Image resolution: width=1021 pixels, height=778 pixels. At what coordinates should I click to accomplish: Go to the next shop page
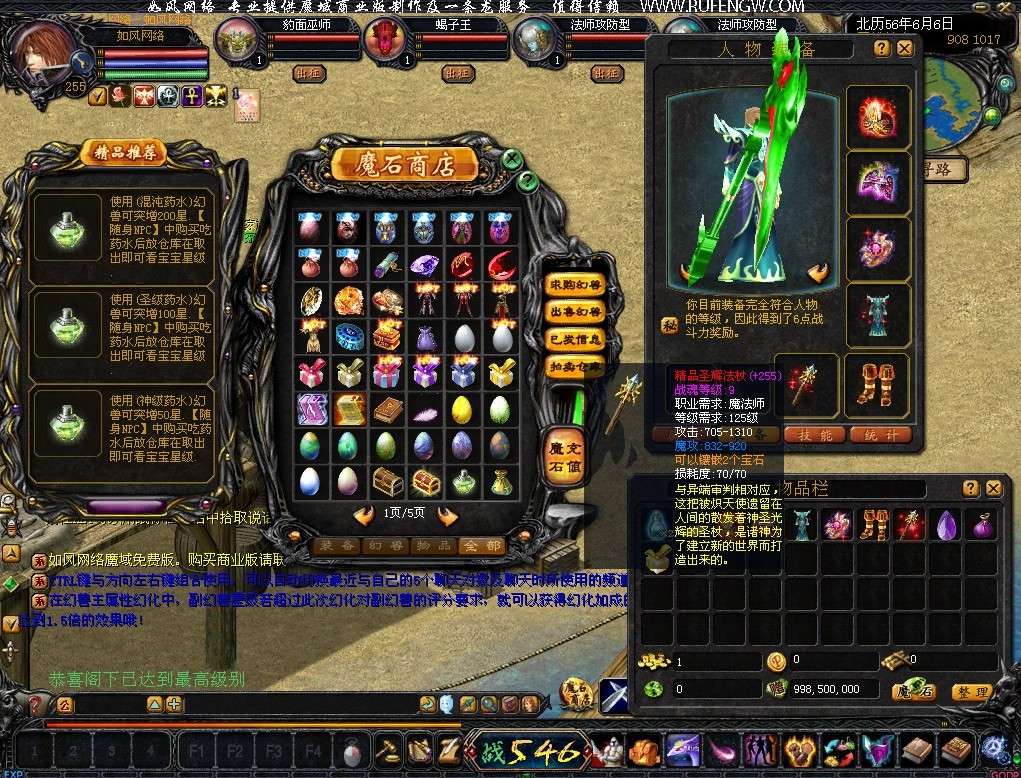pyautogui.click(x=447, y=517)
